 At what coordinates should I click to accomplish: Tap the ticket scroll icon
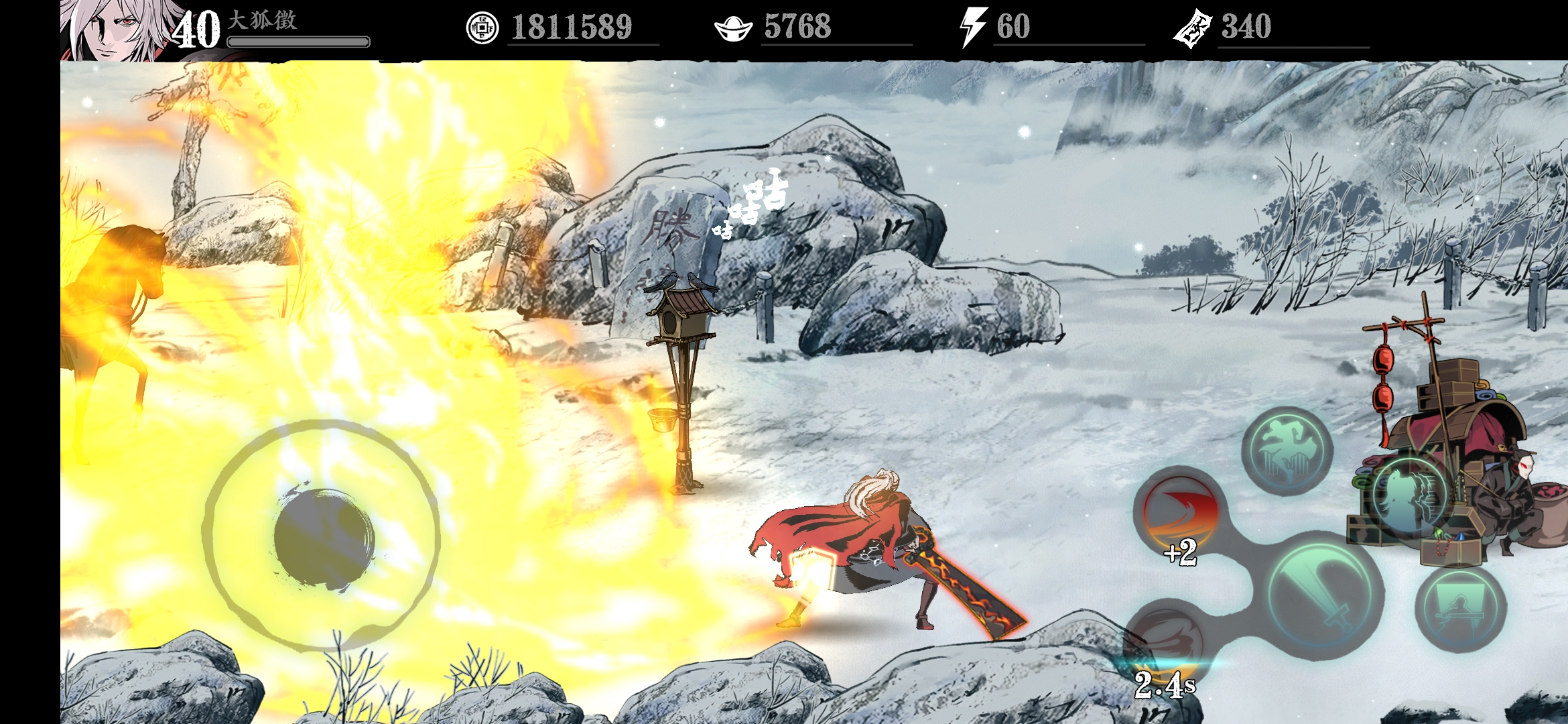[1192, 28]
